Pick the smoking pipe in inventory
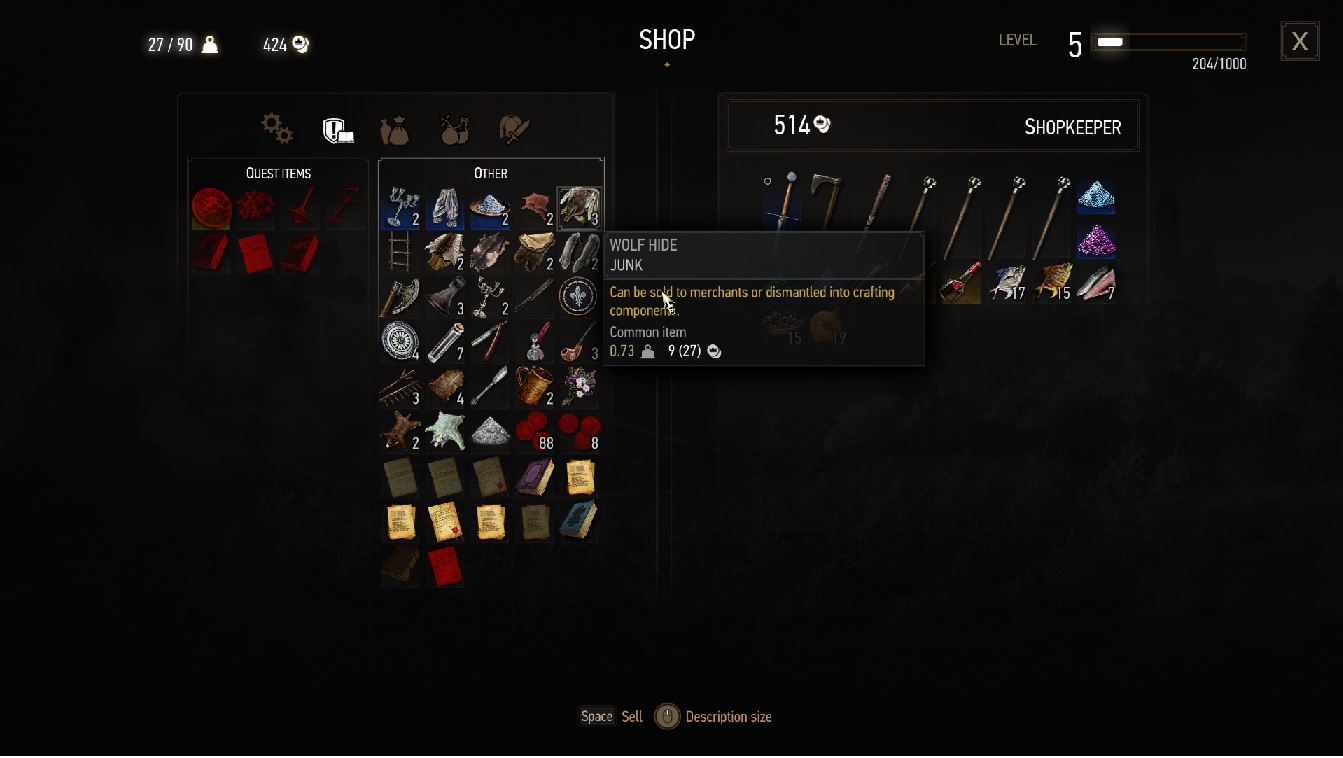Screen dimensions: 1343x758 579,342
